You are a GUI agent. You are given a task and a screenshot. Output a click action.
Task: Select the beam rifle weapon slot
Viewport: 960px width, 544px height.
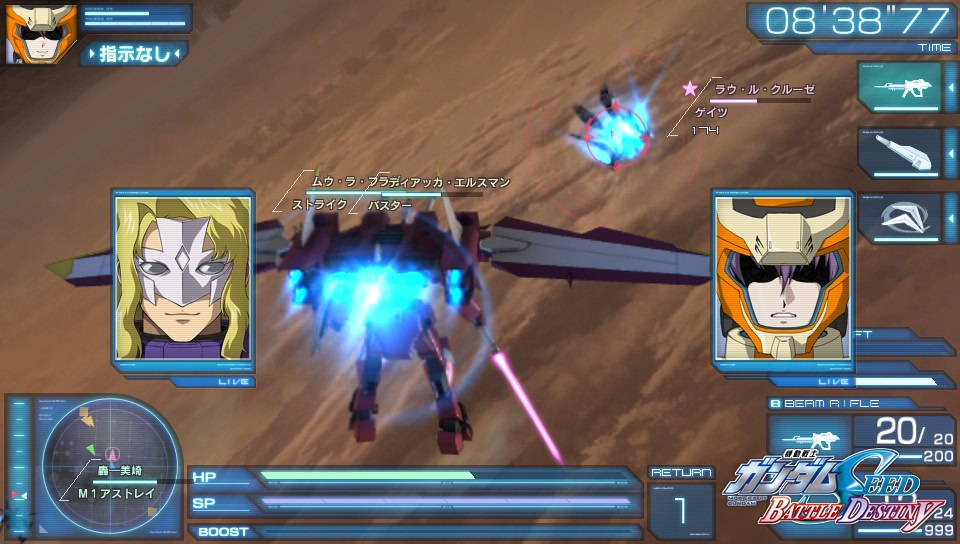(899, 89)
